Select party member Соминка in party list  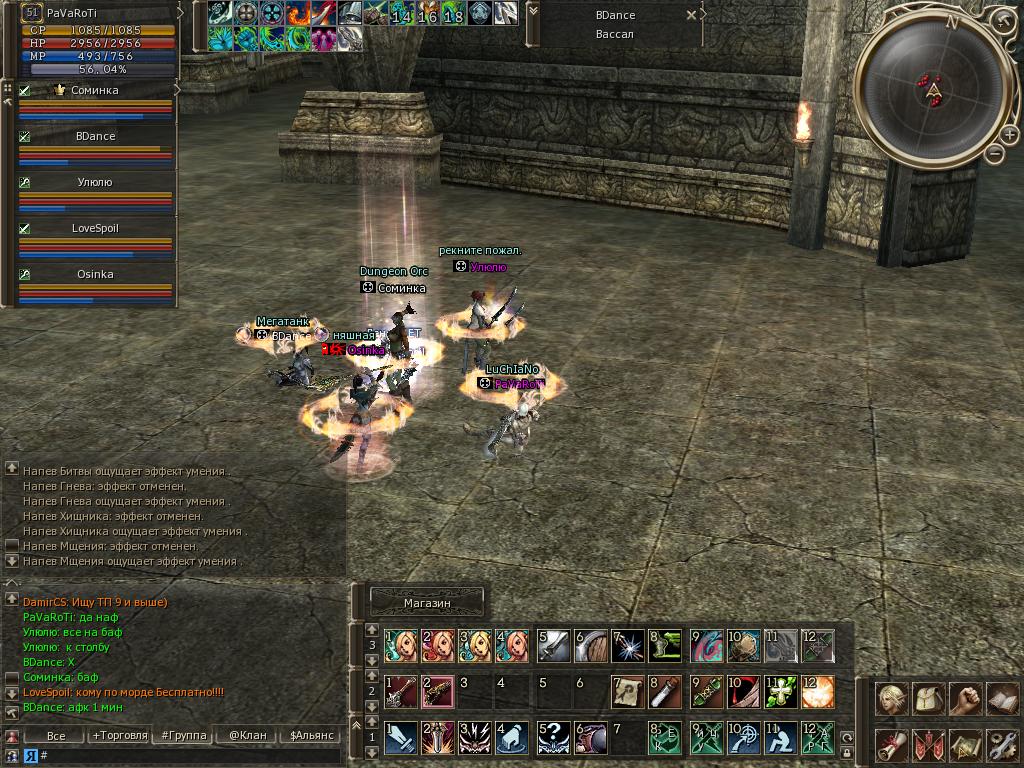coord(95,90)
